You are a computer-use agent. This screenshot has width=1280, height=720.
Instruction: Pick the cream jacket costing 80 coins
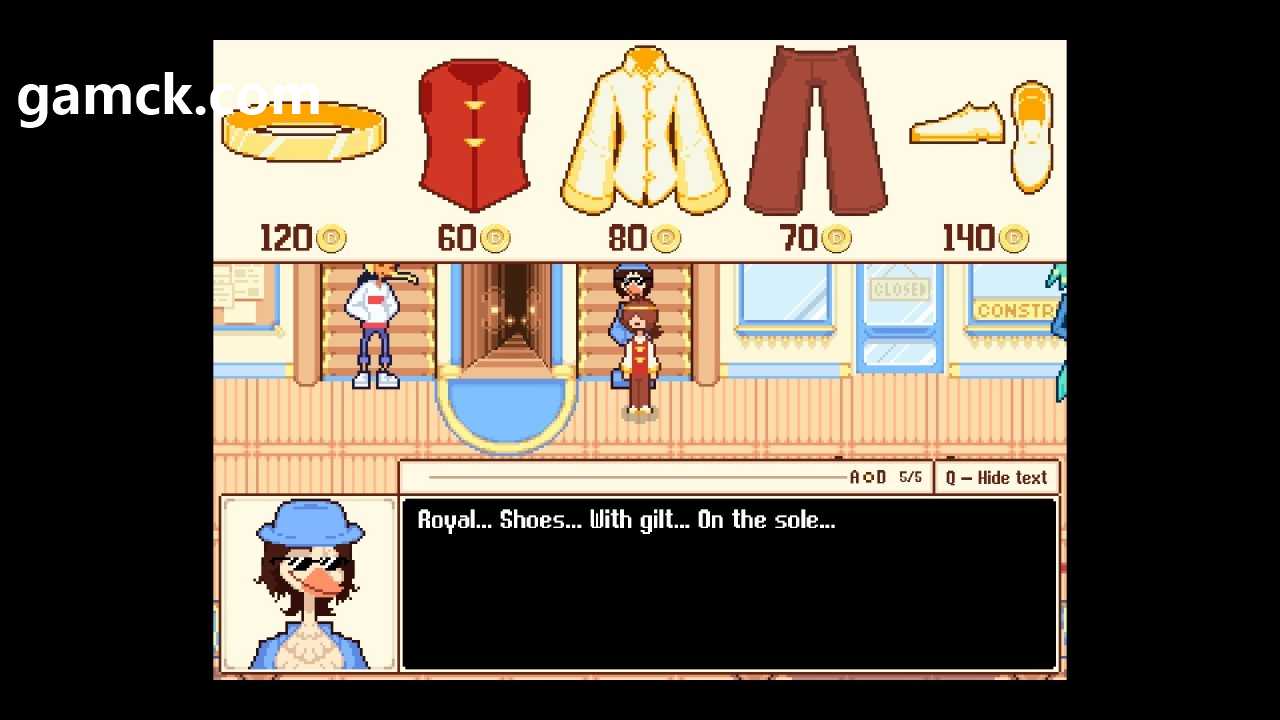644,133
